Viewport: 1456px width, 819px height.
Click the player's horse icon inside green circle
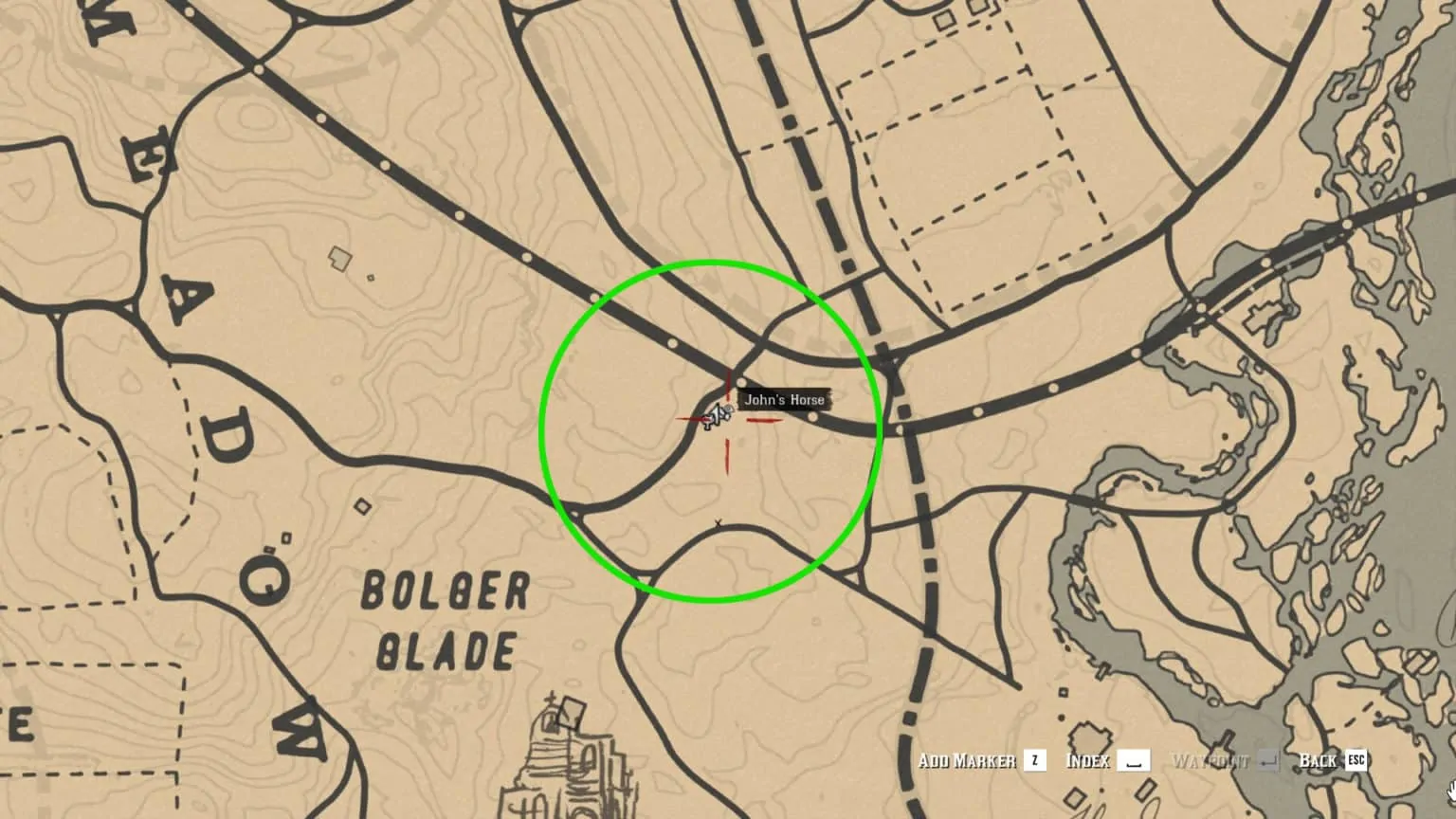(x=718, y=413)
